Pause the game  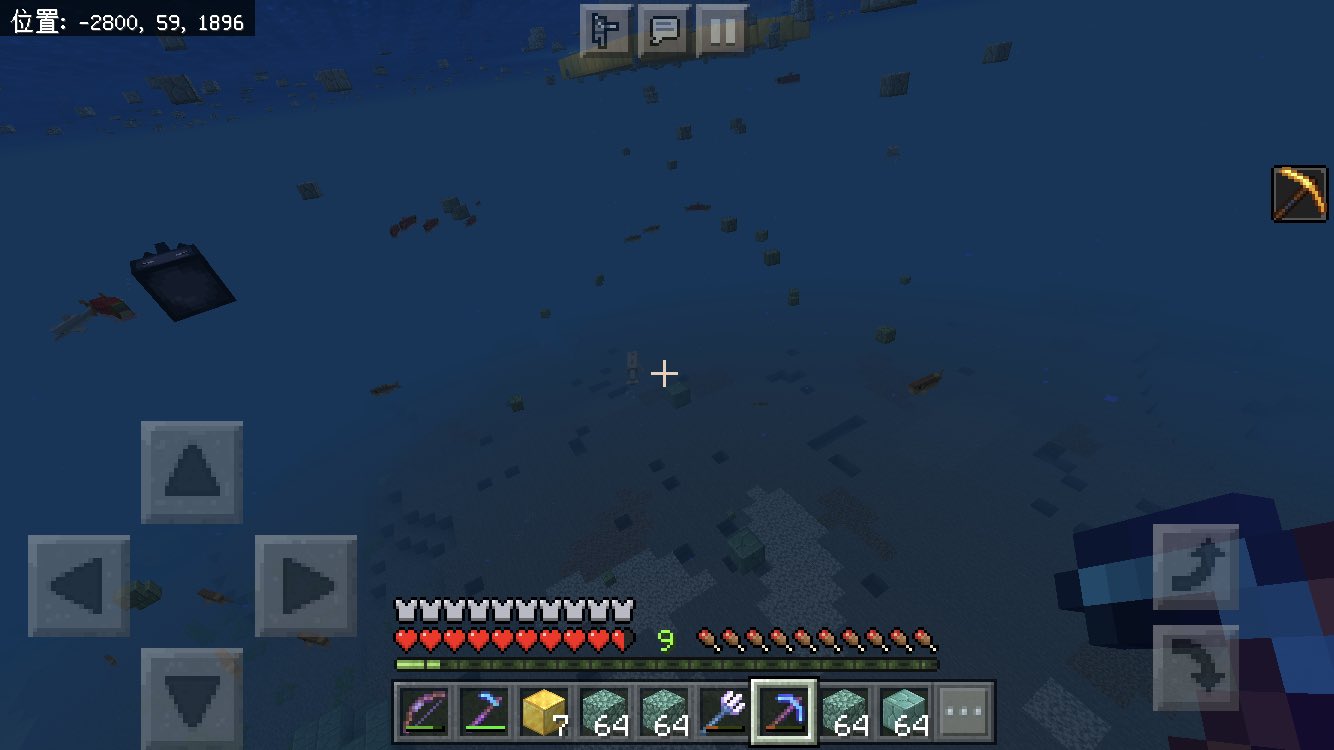click(724, 31)
